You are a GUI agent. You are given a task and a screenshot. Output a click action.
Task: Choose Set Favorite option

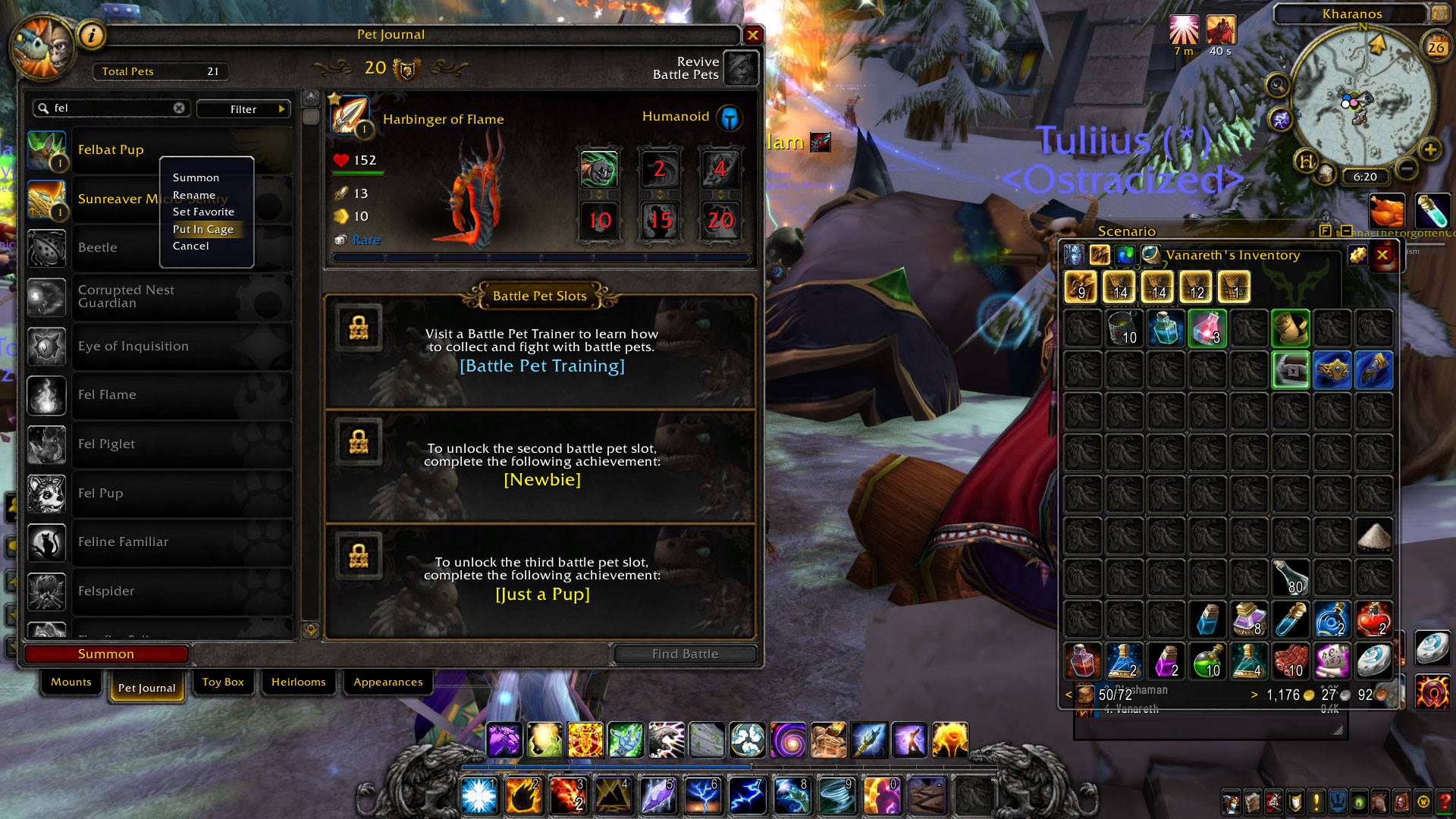point(203,212)
